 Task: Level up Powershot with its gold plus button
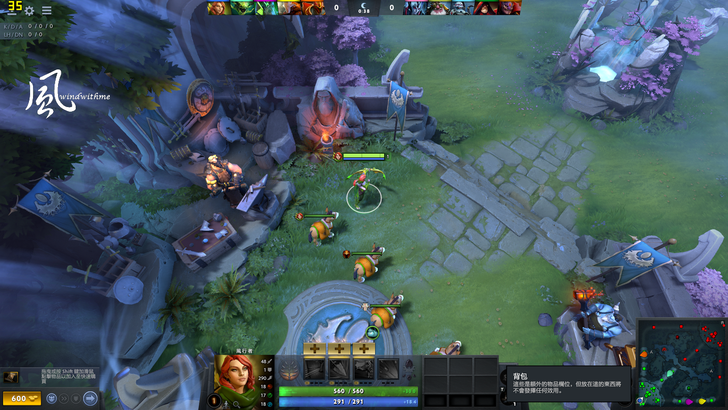pos(338,349)
